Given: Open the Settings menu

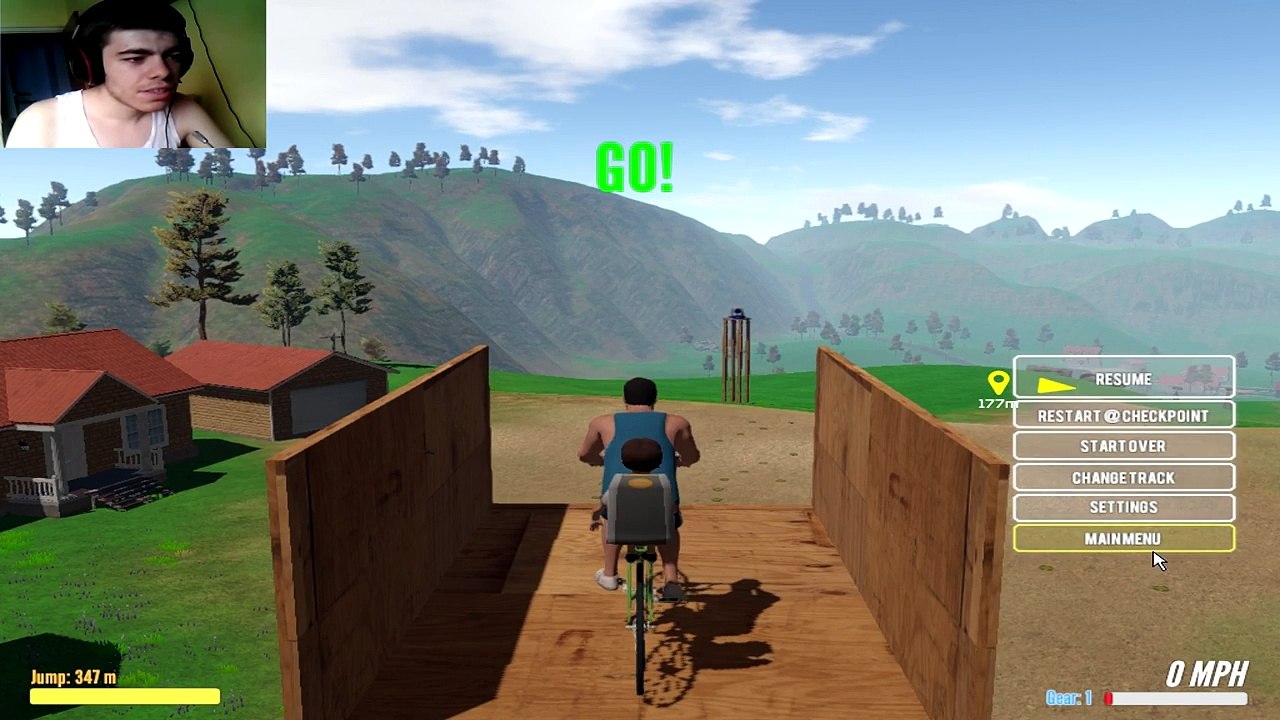Looking at the screenshot, I should (x=1123, y=507).
